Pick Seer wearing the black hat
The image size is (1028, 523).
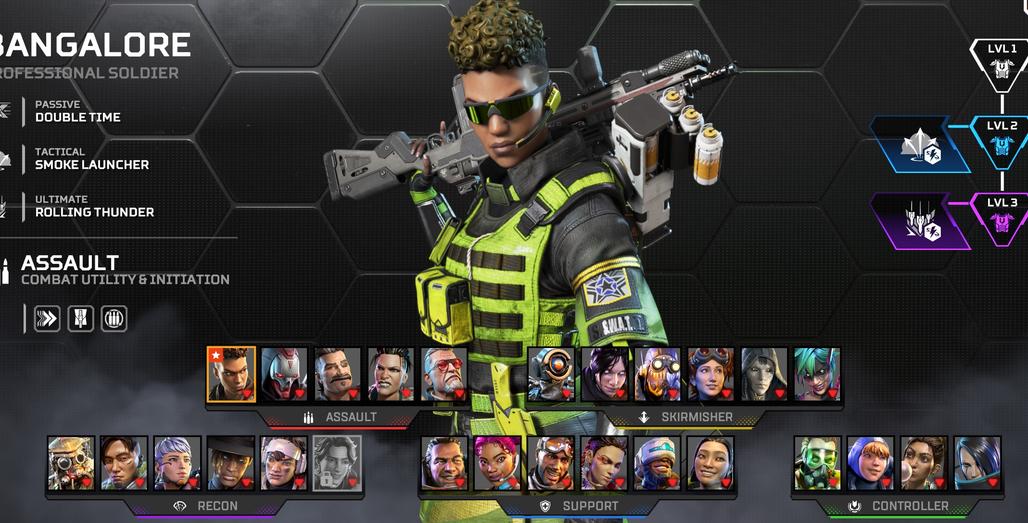231,463
